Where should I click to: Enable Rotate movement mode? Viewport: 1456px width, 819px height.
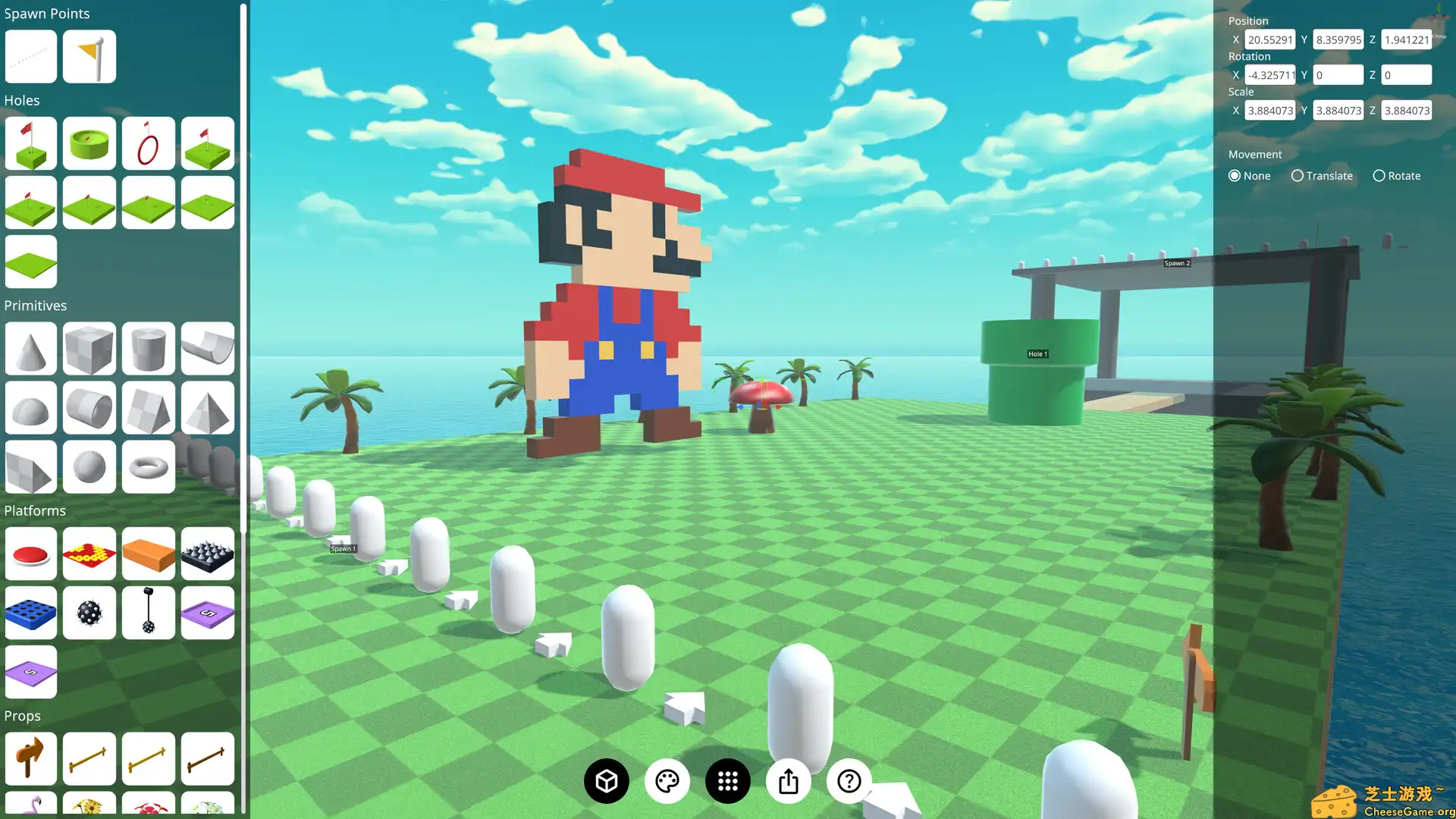pos(1379,175)
